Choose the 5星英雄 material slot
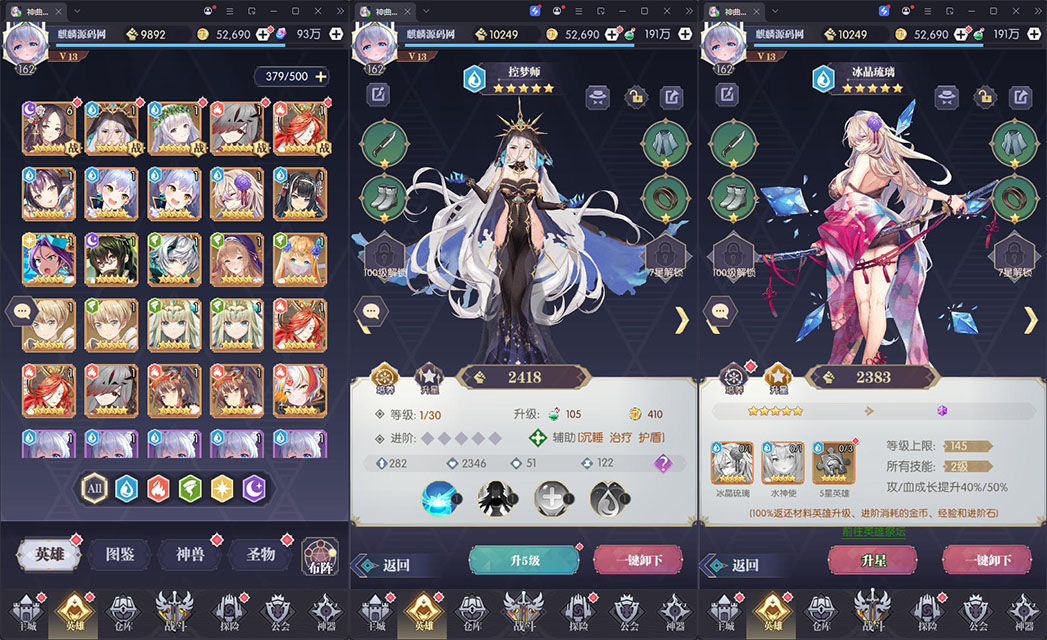This screenshot has width=1047, height=640. coord(833,464)
